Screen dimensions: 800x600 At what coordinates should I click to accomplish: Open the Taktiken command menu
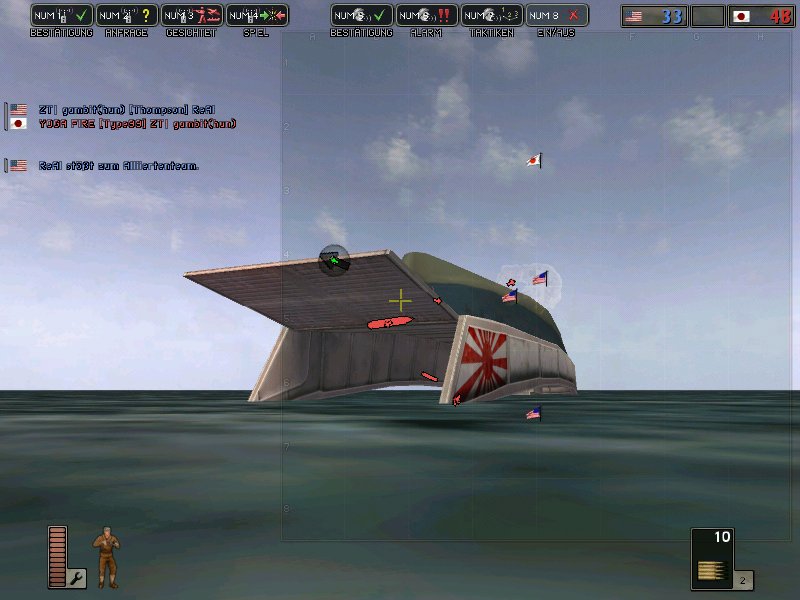[x=492, y=16]
